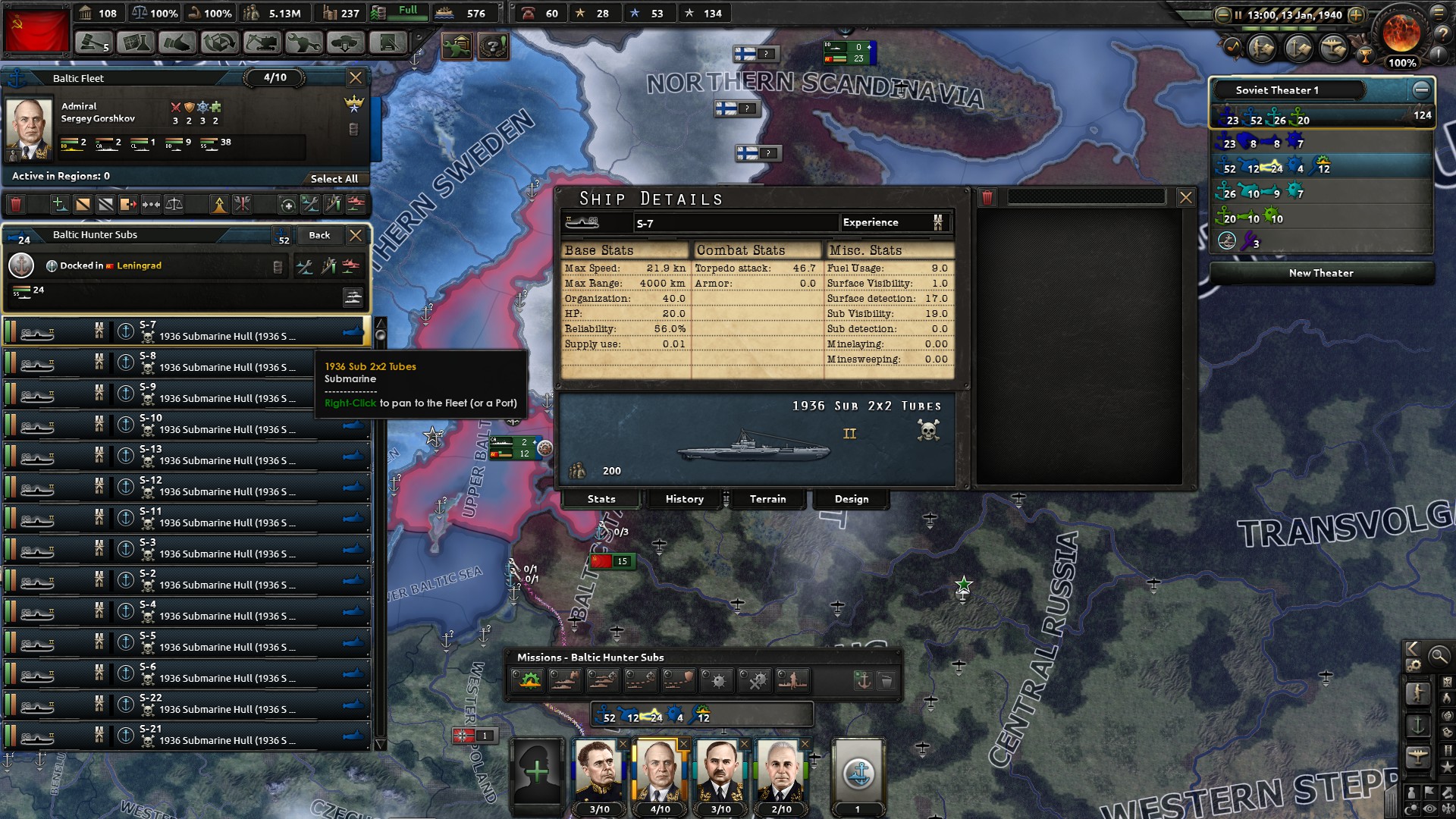The width and height of the screenshot is (1456, 819).
Task: Open the Design tab of S-7
Action: [x=851, y=499]
